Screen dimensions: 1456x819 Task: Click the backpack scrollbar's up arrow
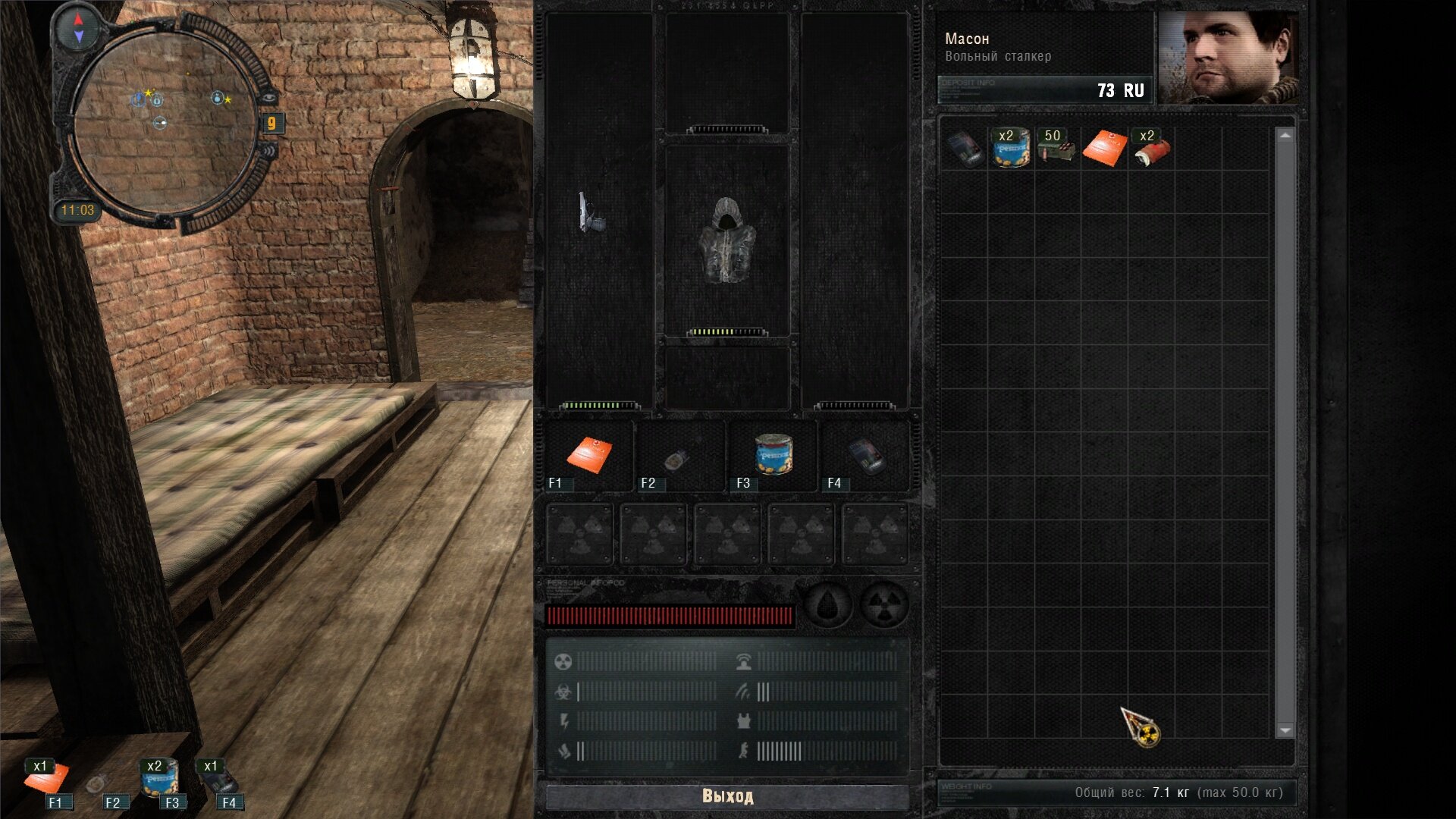tap(1285, 136)
